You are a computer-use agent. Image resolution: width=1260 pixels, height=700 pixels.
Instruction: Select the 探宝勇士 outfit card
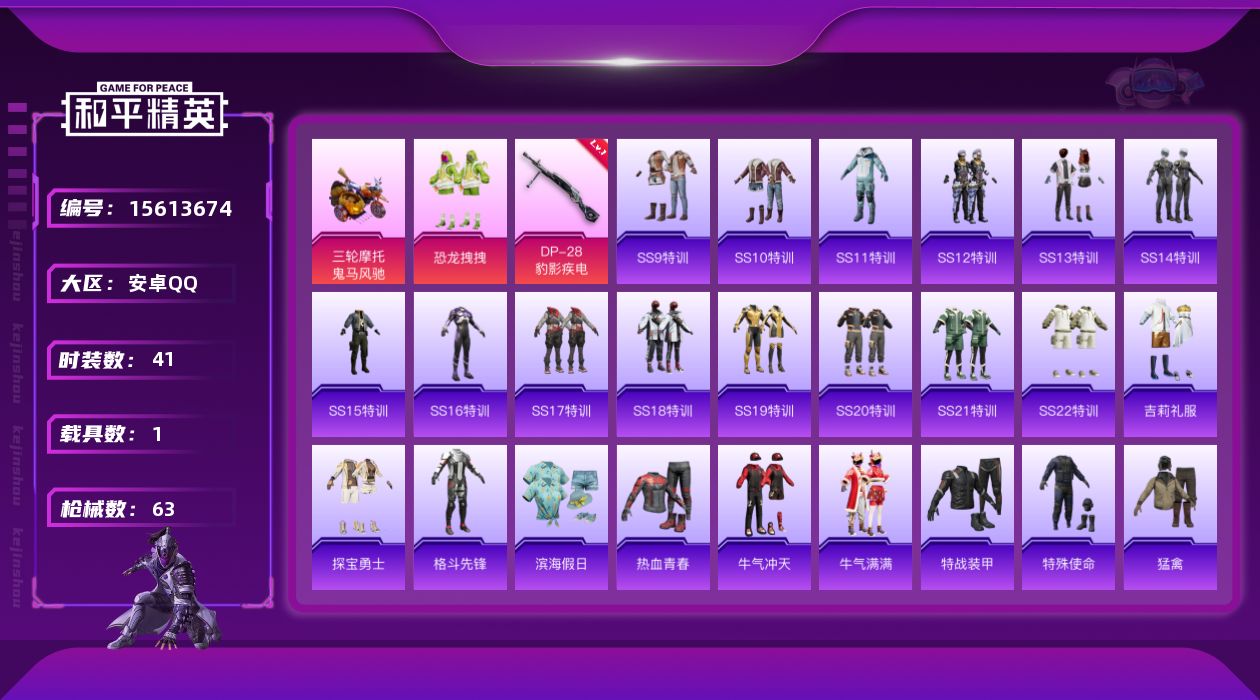coord(358,517)
